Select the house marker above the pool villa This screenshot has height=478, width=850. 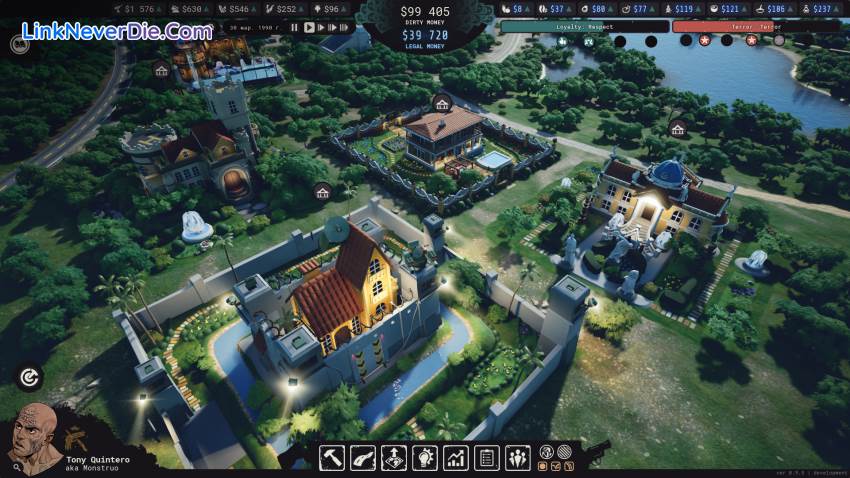(x=442, y=102)
